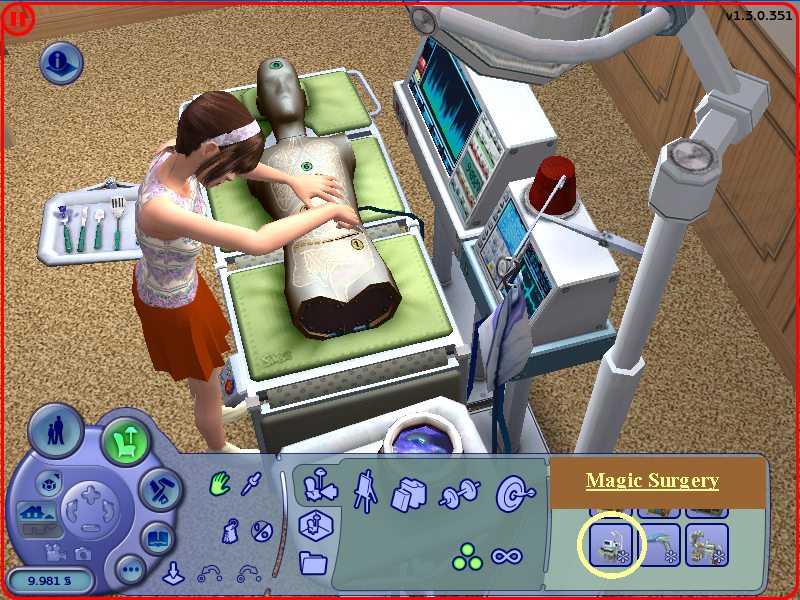Switch to Live mode with family icon
The width and height of the screenshot is (800, 600).
[x=55, y=430]
